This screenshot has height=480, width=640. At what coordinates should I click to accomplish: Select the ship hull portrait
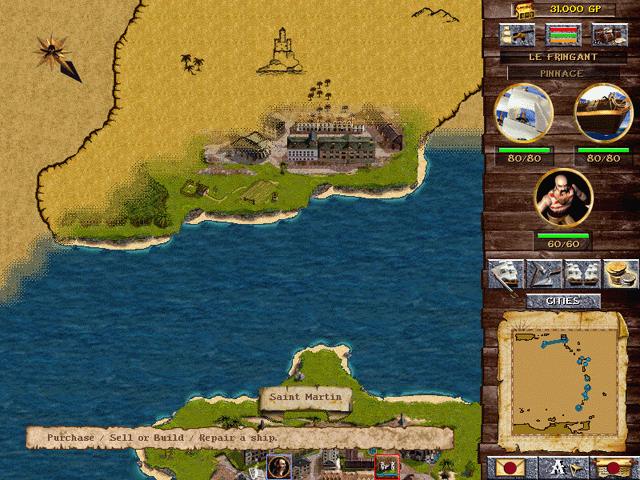[603, 112]
